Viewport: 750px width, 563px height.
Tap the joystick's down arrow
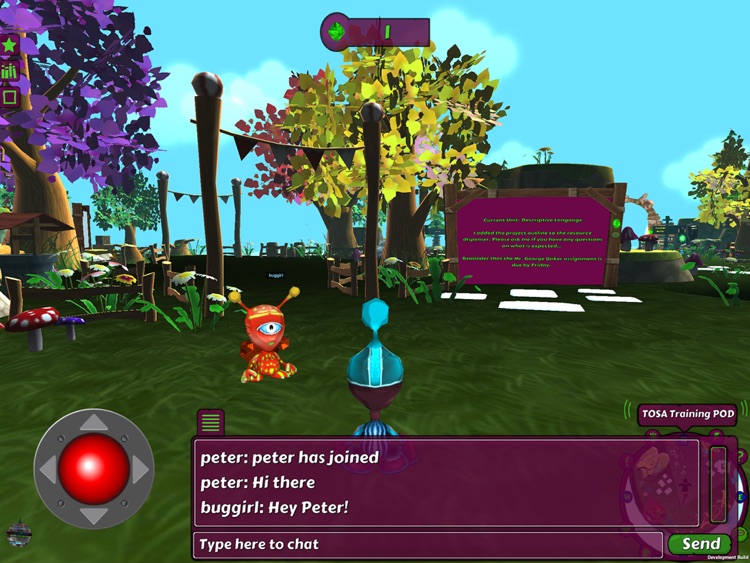point(92,515)
